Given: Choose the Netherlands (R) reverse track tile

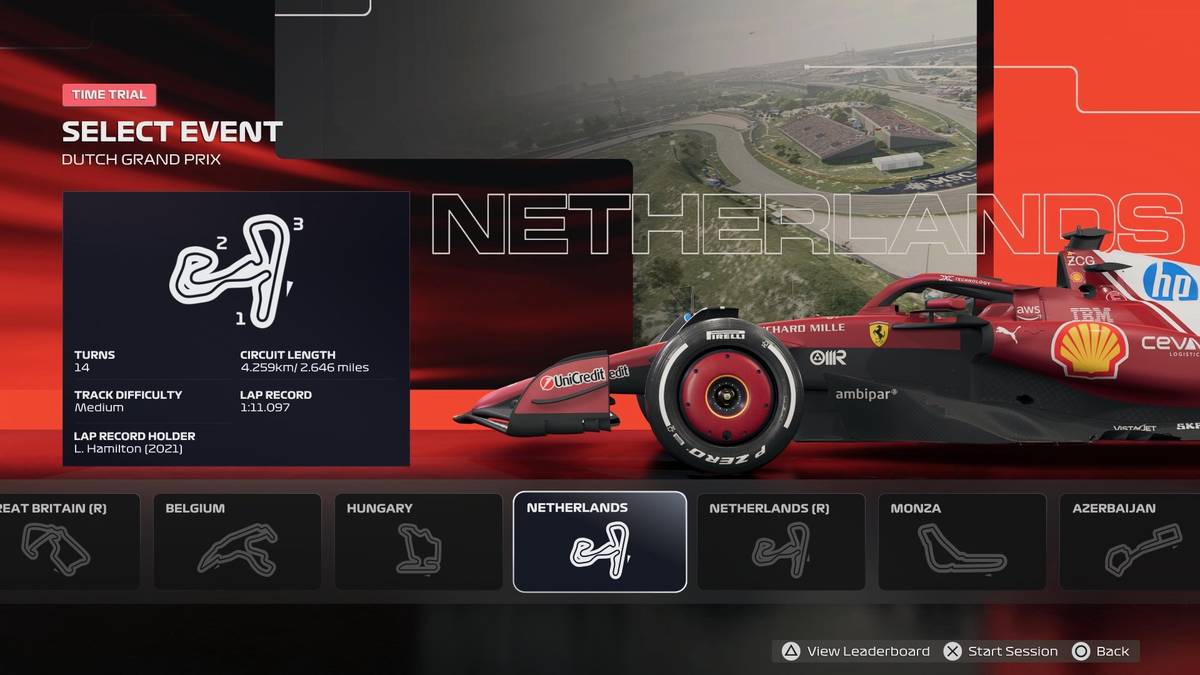Looking at the screenshot, I should tap(781, 541).
